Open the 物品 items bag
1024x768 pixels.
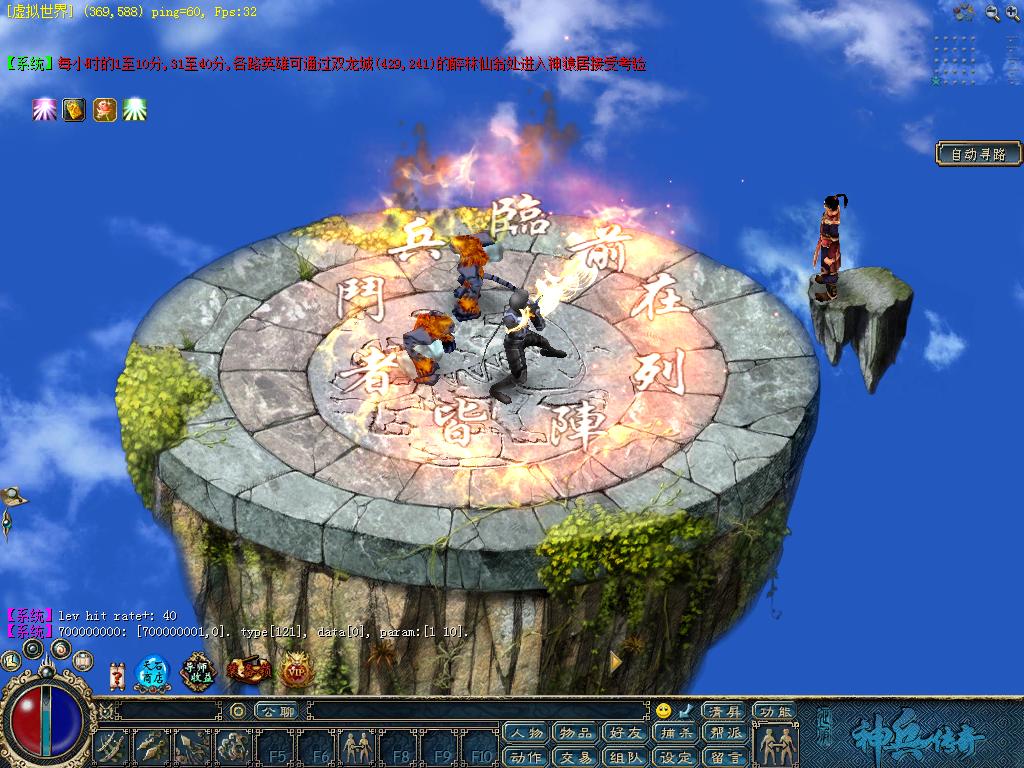(x=576, y=733)
